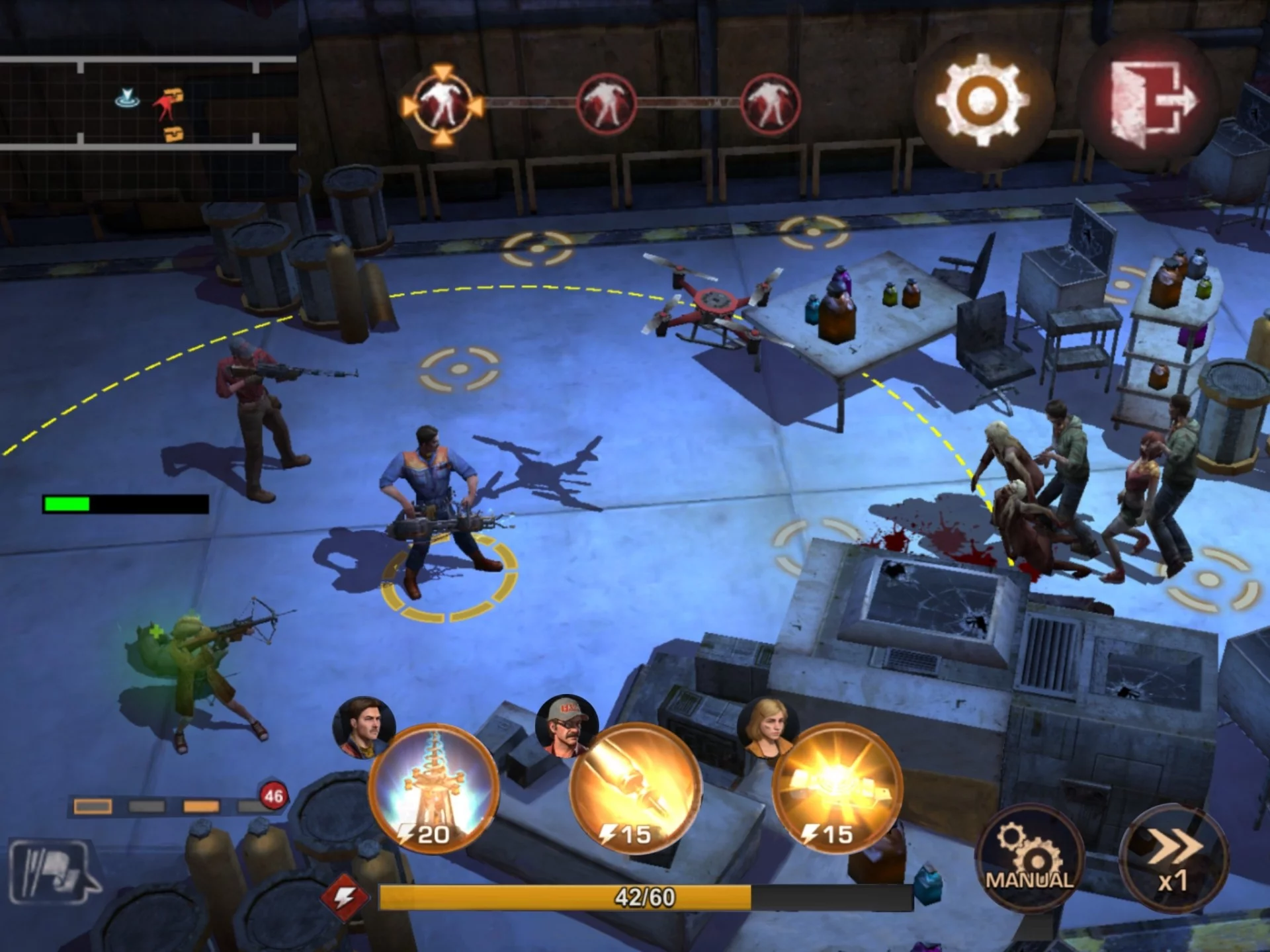Screen dimensions: 1270x952
Task: Tap the red lightning energy icon
Action: point(344,898)
